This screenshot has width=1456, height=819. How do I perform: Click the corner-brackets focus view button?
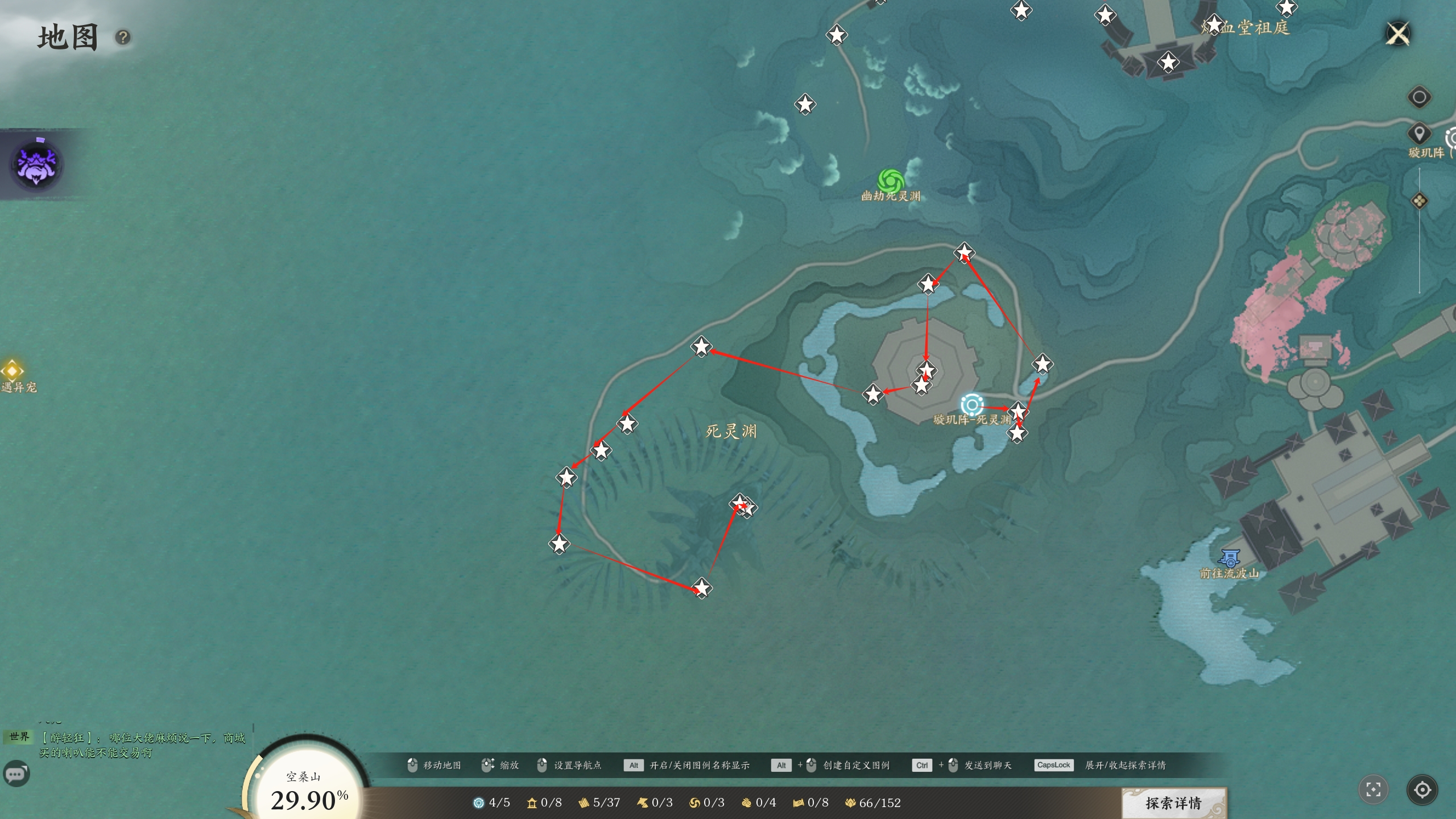pyautogui.click(x=1374, y=790)
